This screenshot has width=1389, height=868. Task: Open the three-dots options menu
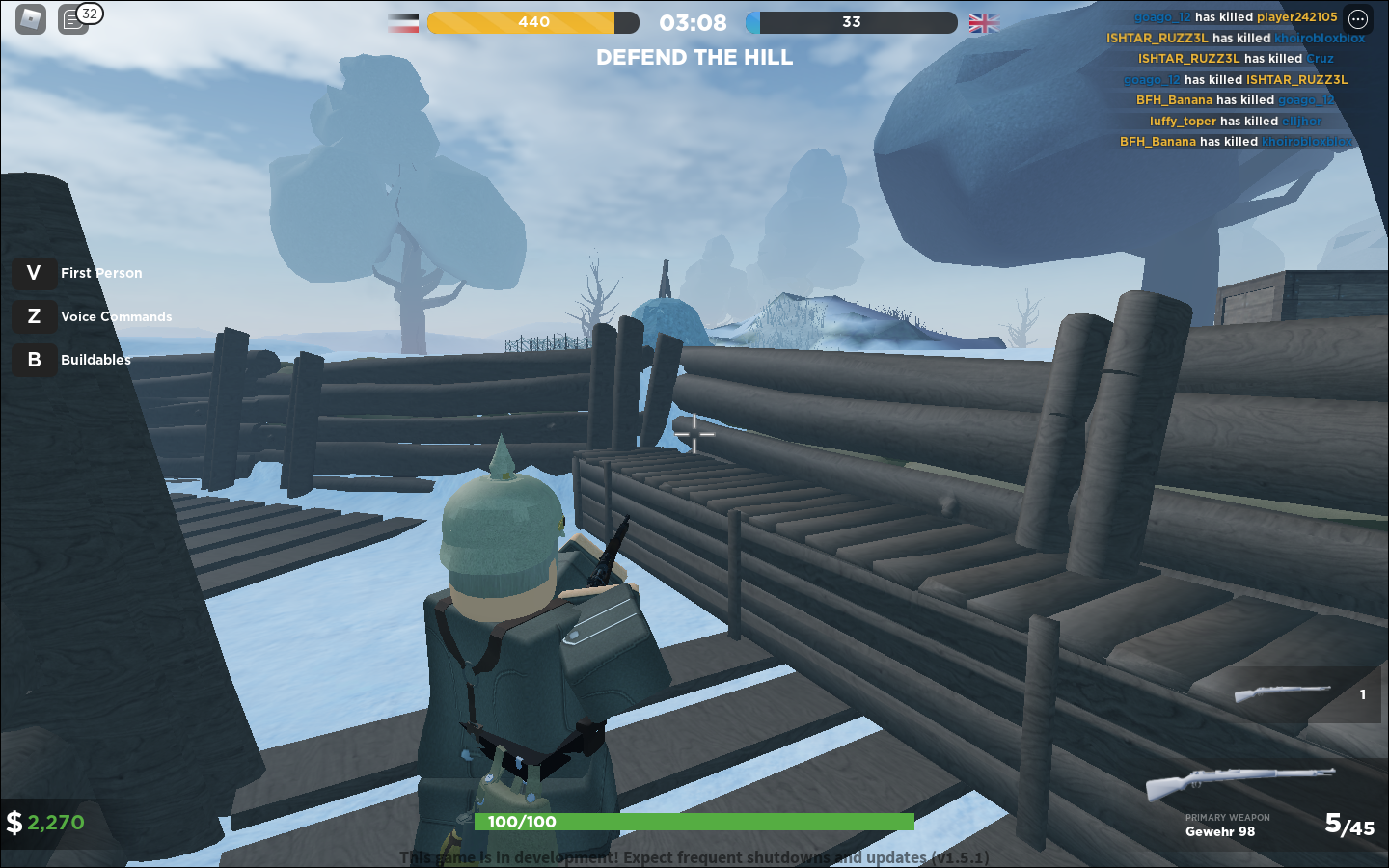click(x=1358, y=19)
